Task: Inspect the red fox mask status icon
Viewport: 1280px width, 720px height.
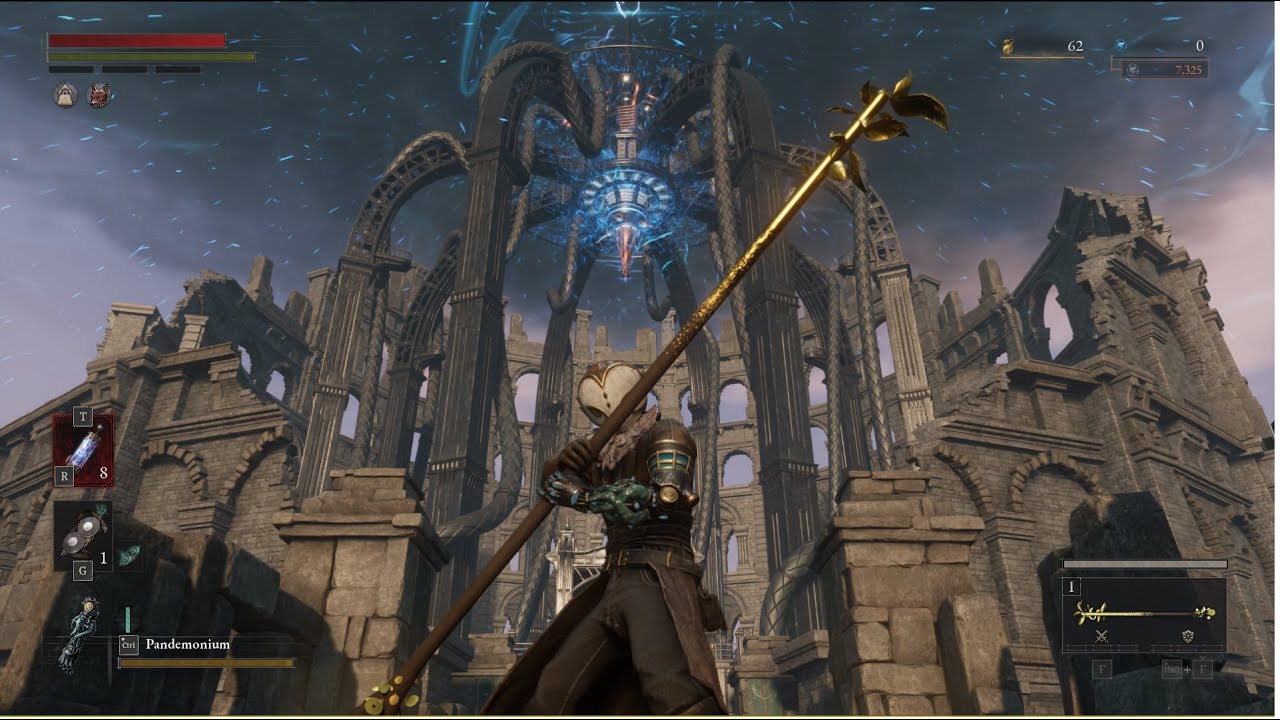Action: [98, 95]
